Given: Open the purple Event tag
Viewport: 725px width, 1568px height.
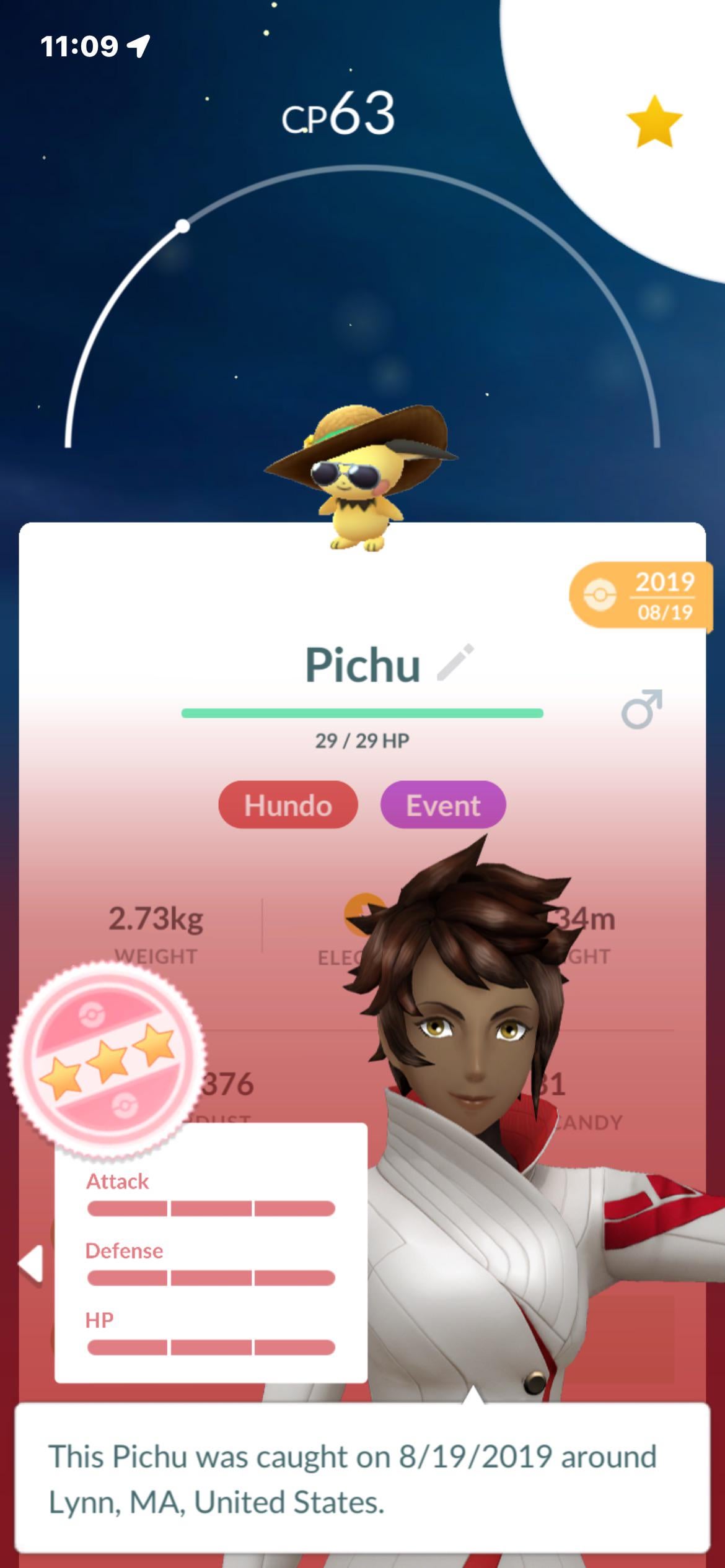Looking at the screenshot, I should 443,805.
